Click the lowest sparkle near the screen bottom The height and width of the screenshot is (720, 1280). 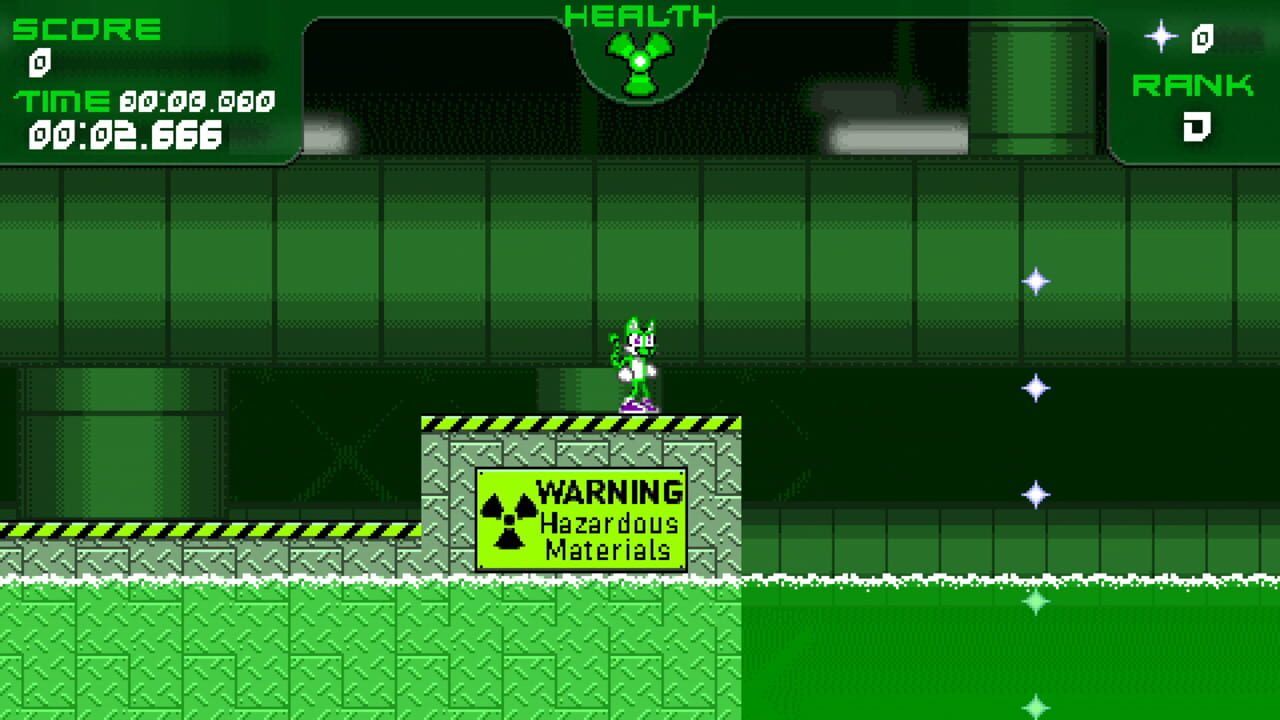pos(1037,707)
